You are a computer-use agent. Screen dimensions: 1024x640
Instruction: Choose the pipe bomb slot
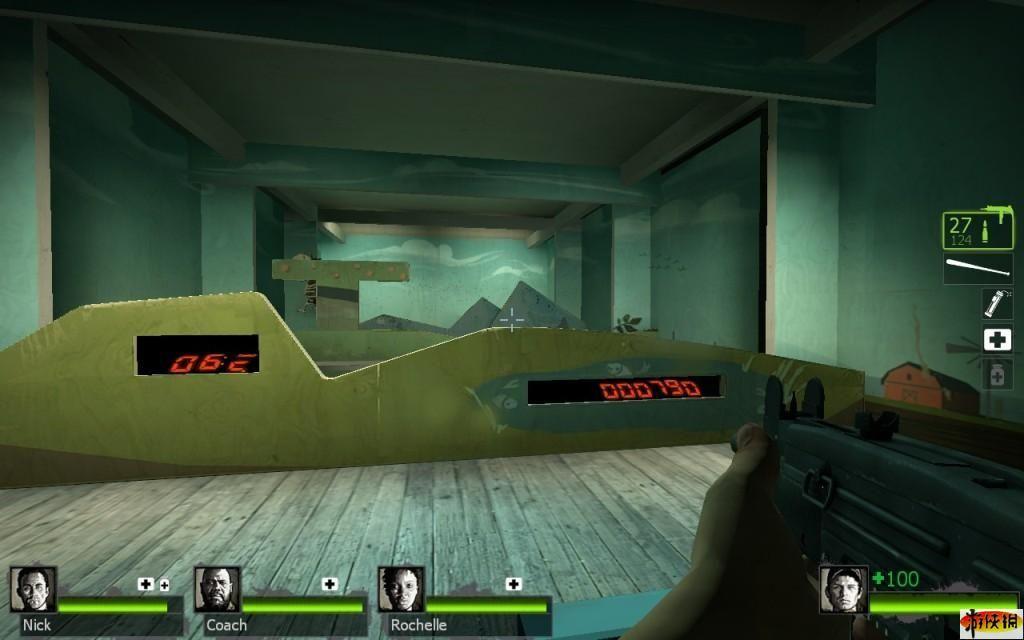(x=996, y=303)
